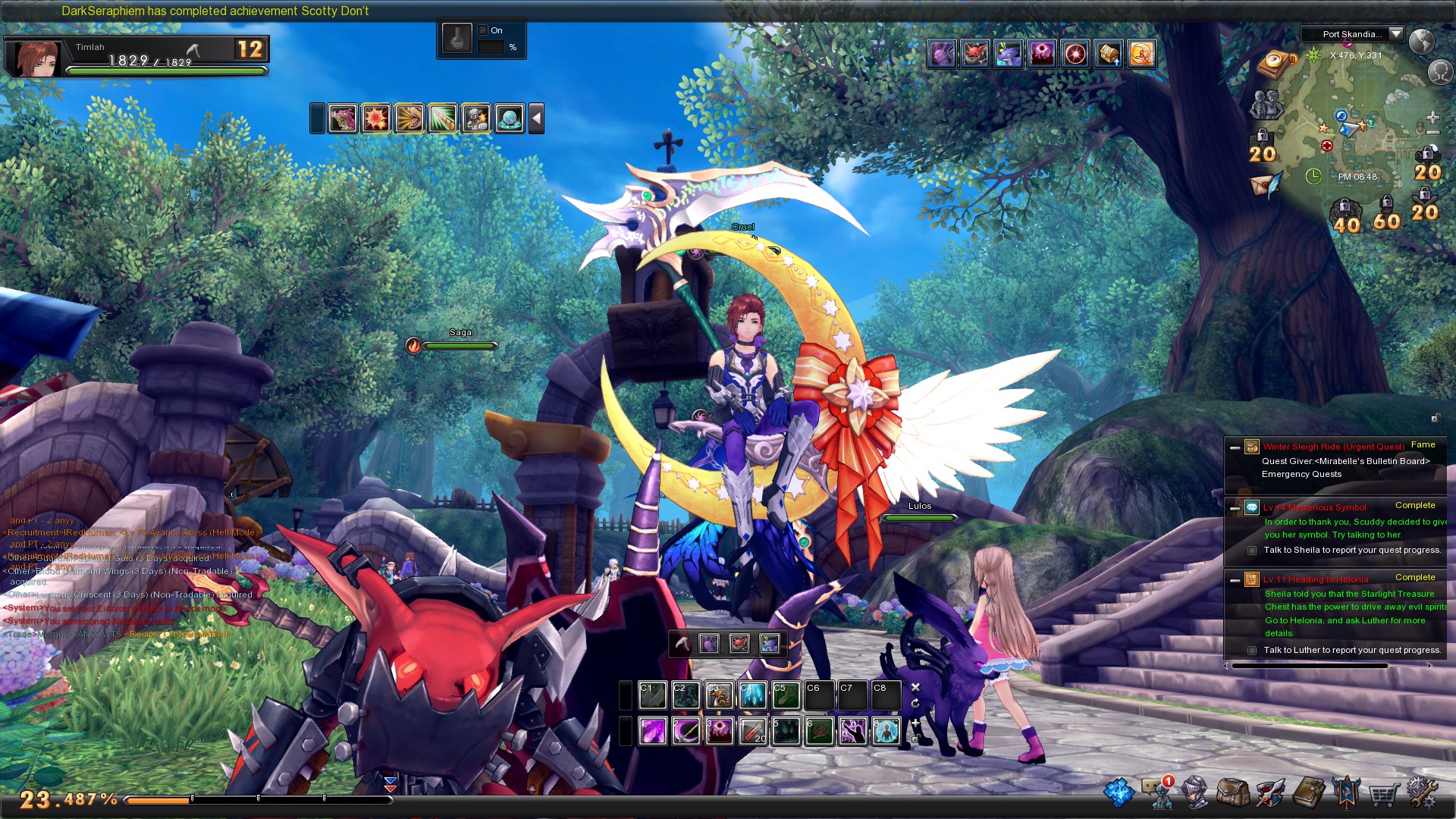This screenshot has width=1456, height=819.
Task: Complete the Lv.14 Mysterious Symbol quest
Action: point(1415,505)
